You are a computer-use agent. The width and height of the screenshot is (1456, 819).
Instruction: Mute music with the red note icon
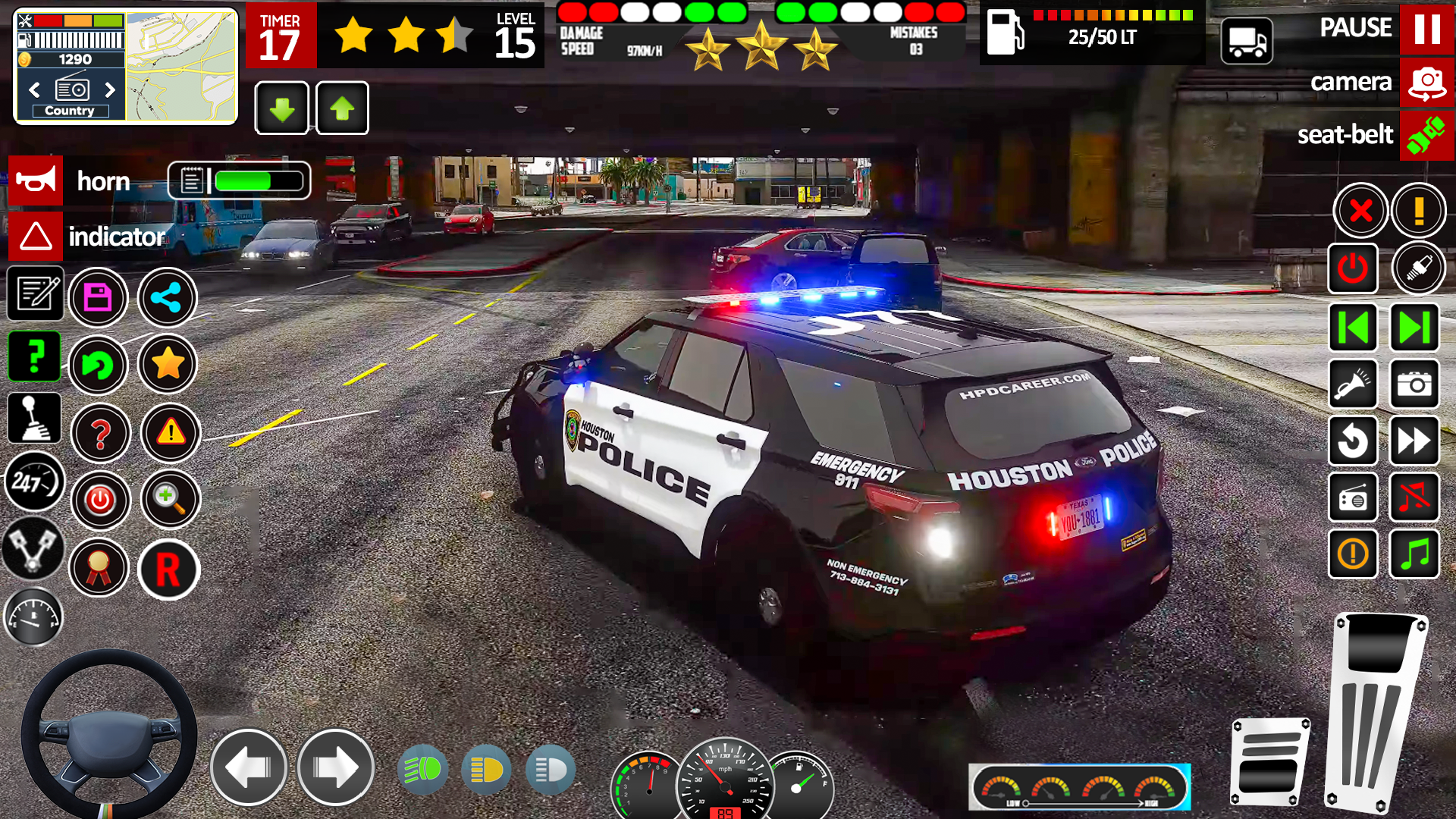point(1414,497)
